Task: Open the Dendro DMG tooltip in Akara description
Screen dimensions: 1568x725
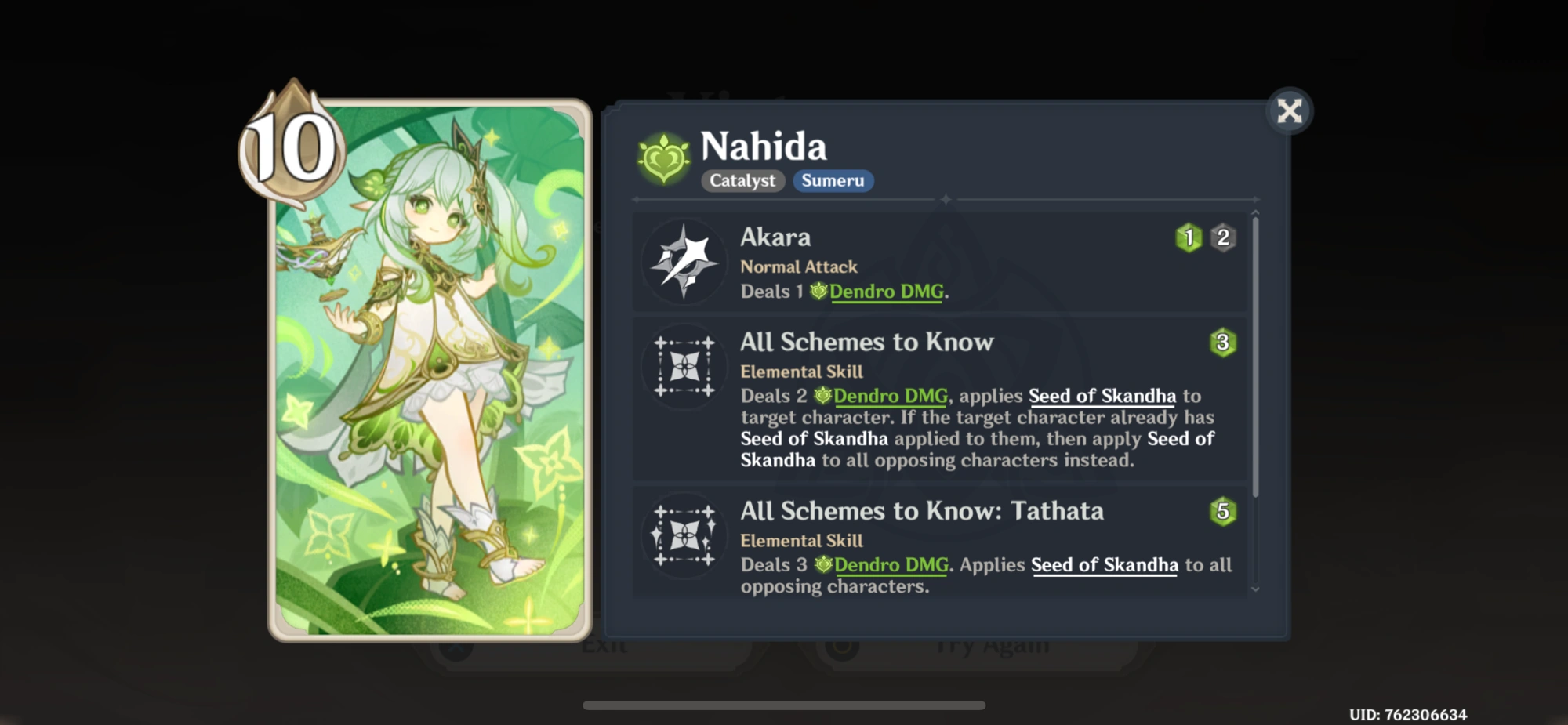Action: [x=887, y=291]
